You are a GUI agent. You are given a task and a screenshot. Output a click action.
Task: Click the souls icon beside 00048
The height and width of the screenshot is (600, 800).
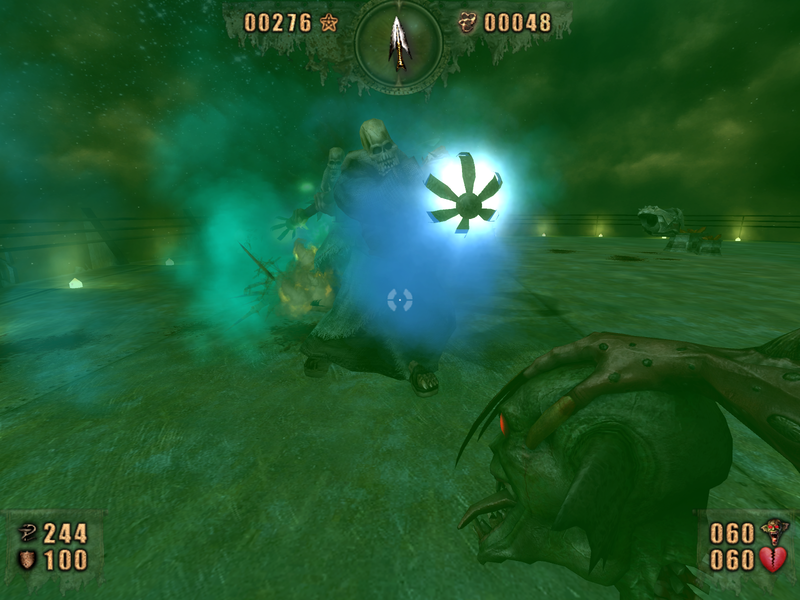coord(467,22)
